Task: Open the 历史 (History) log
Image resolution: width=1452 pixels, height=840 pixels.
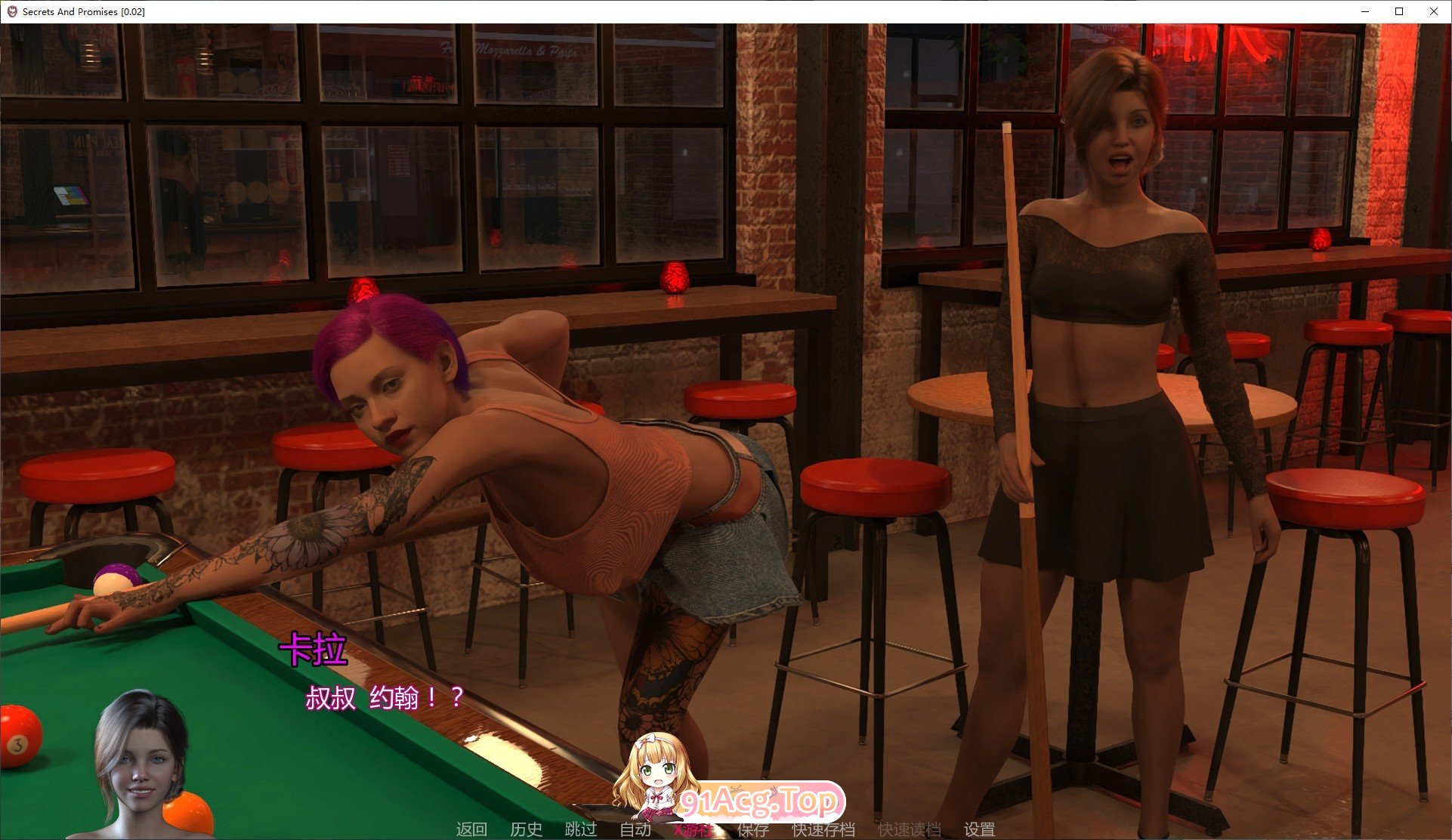Action: point(526,829)
